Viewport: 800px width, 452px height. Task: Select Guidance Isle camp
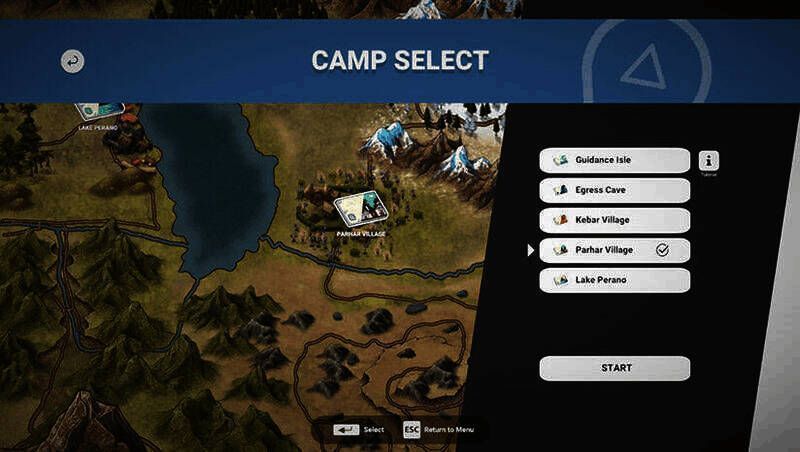614,160
